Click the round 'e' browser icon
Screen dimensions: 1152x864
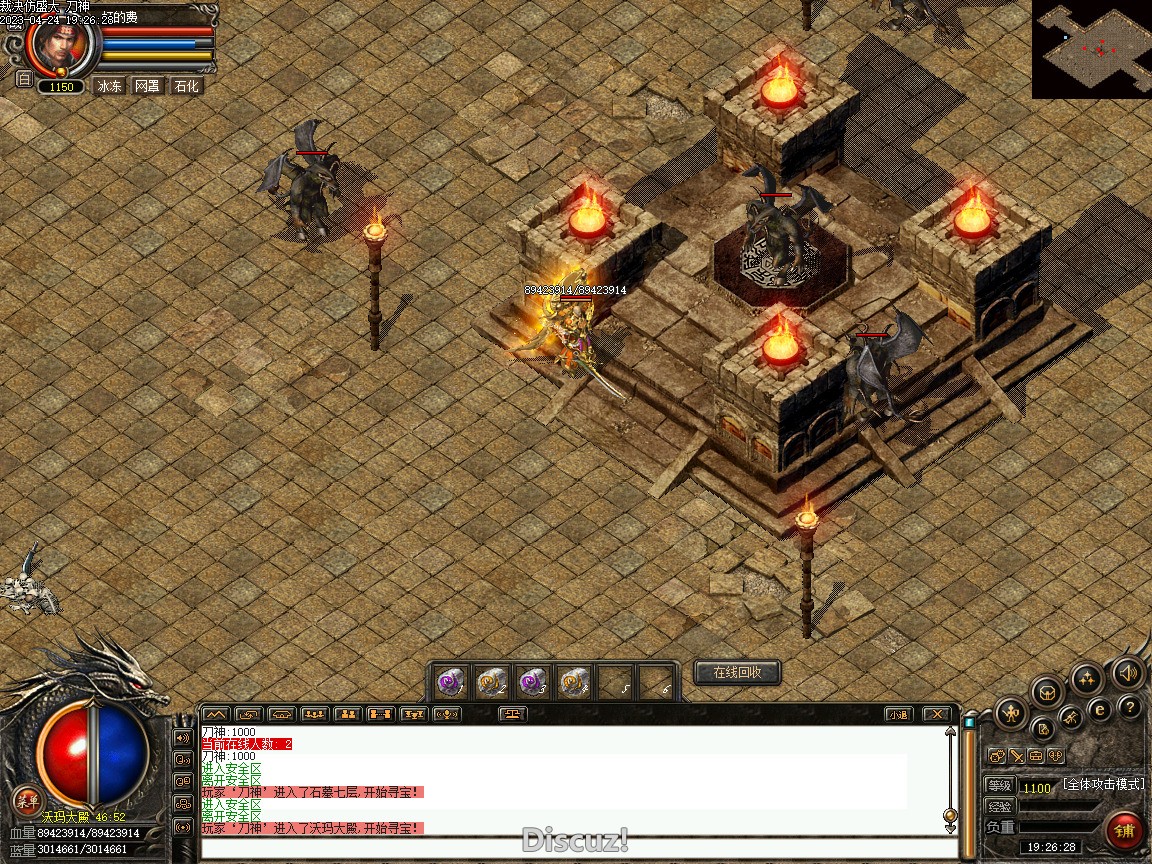click(x=1100, y=710)
